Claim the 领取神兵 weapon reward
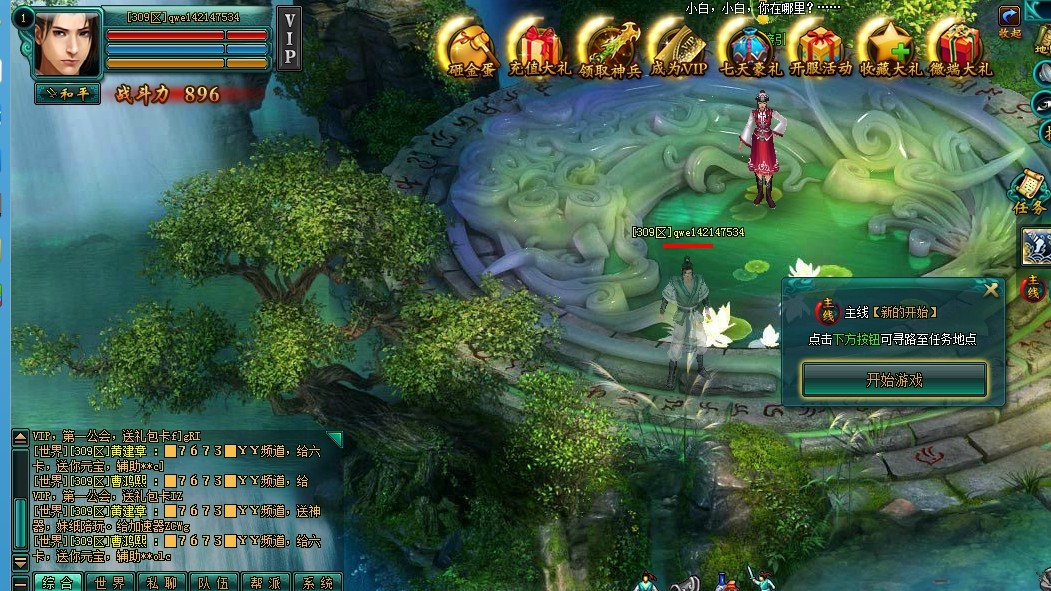 point(609,46)
